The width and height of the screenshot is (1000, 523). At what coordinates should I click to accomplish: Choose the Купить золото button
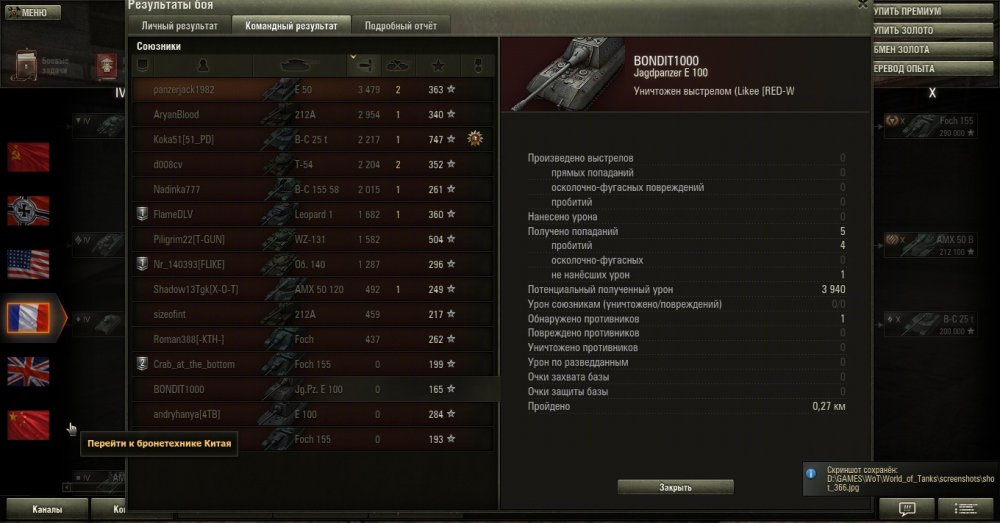[x=913, y=30]
